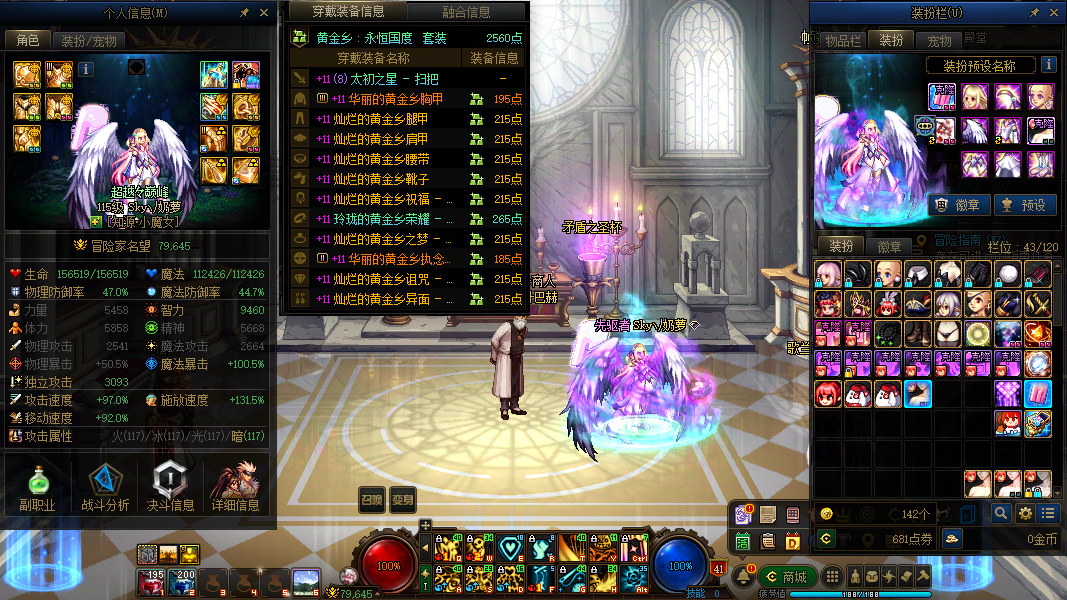1067x600 pixels.
Task: Open the avatar inventory gear settings
Action: (1024, 513)
